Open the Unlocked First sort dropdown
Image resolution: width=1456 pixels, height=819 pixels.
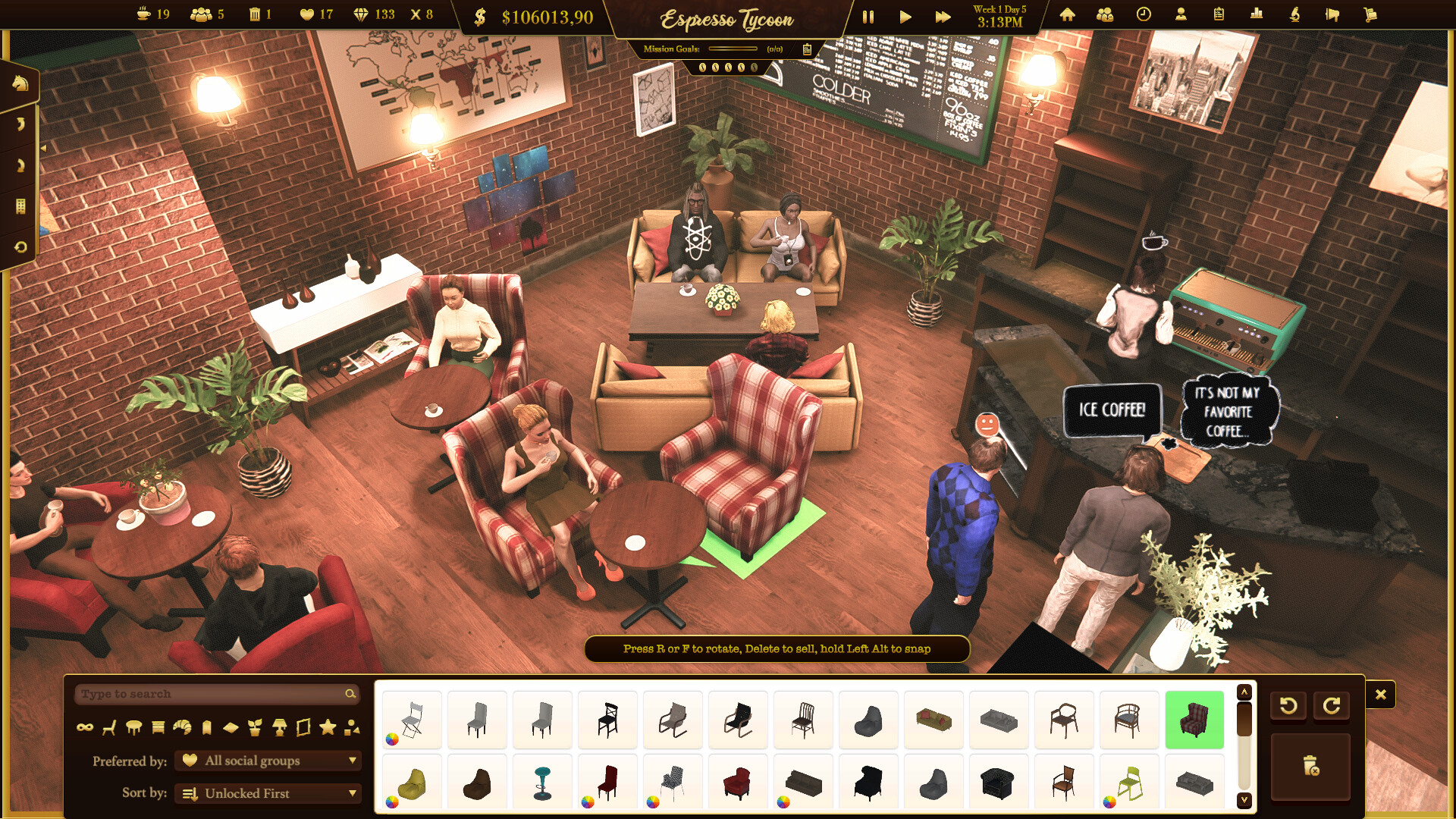[268, 793]
